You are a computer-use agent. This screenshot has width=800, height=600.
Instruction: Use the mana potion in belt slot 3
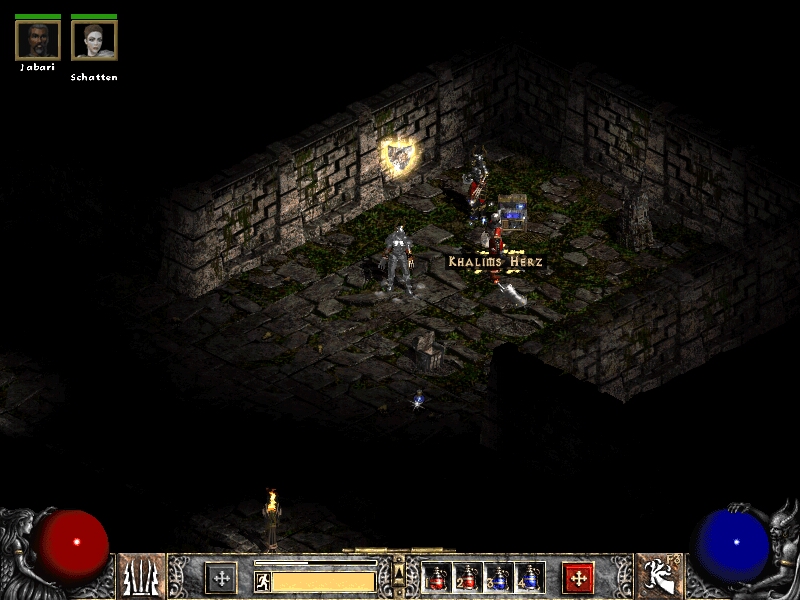tap(499, 577)
